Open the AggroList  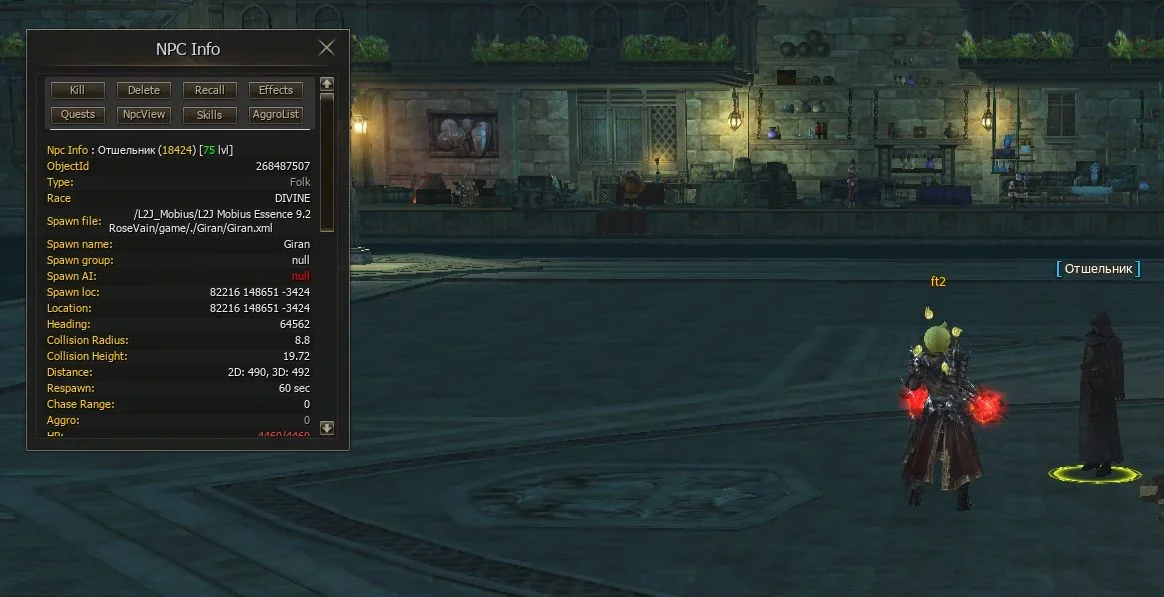276,115
